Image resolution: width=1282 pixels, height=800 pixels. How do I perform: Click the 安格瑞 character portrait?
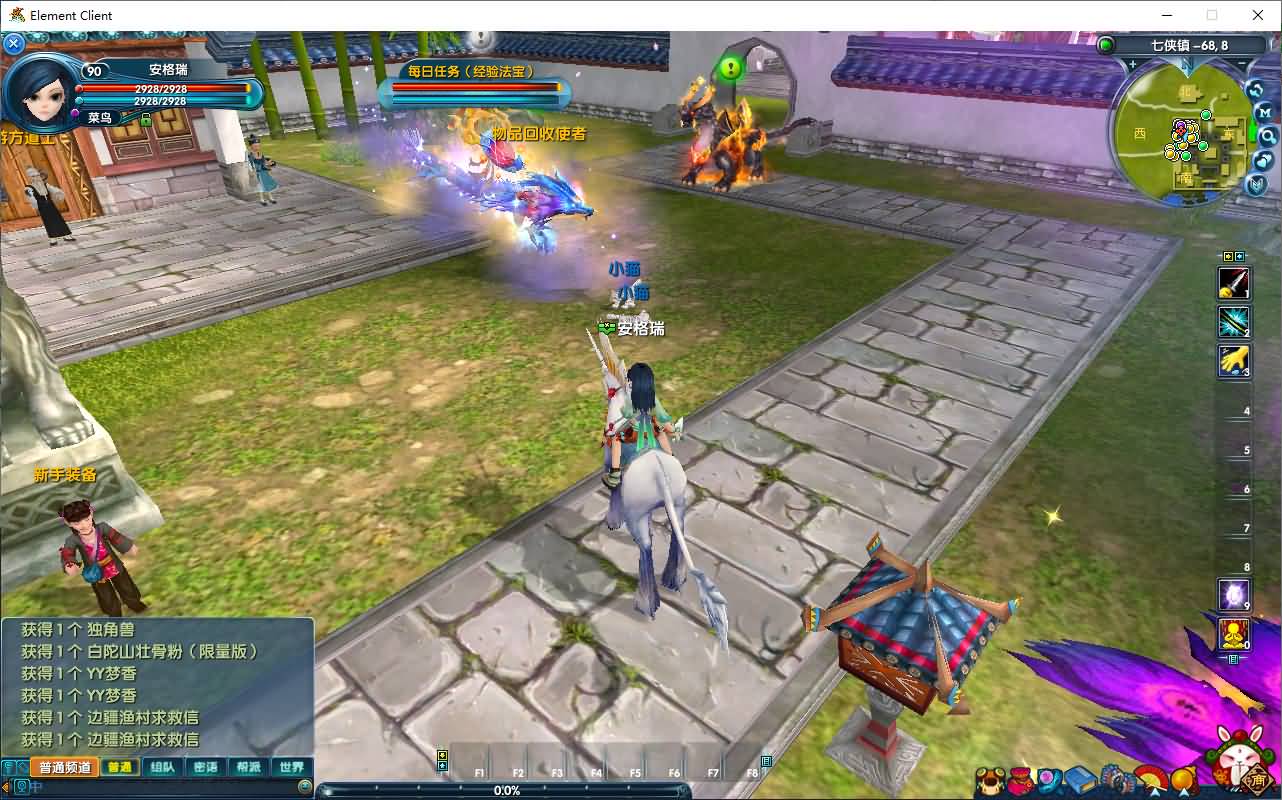(40, 92)
